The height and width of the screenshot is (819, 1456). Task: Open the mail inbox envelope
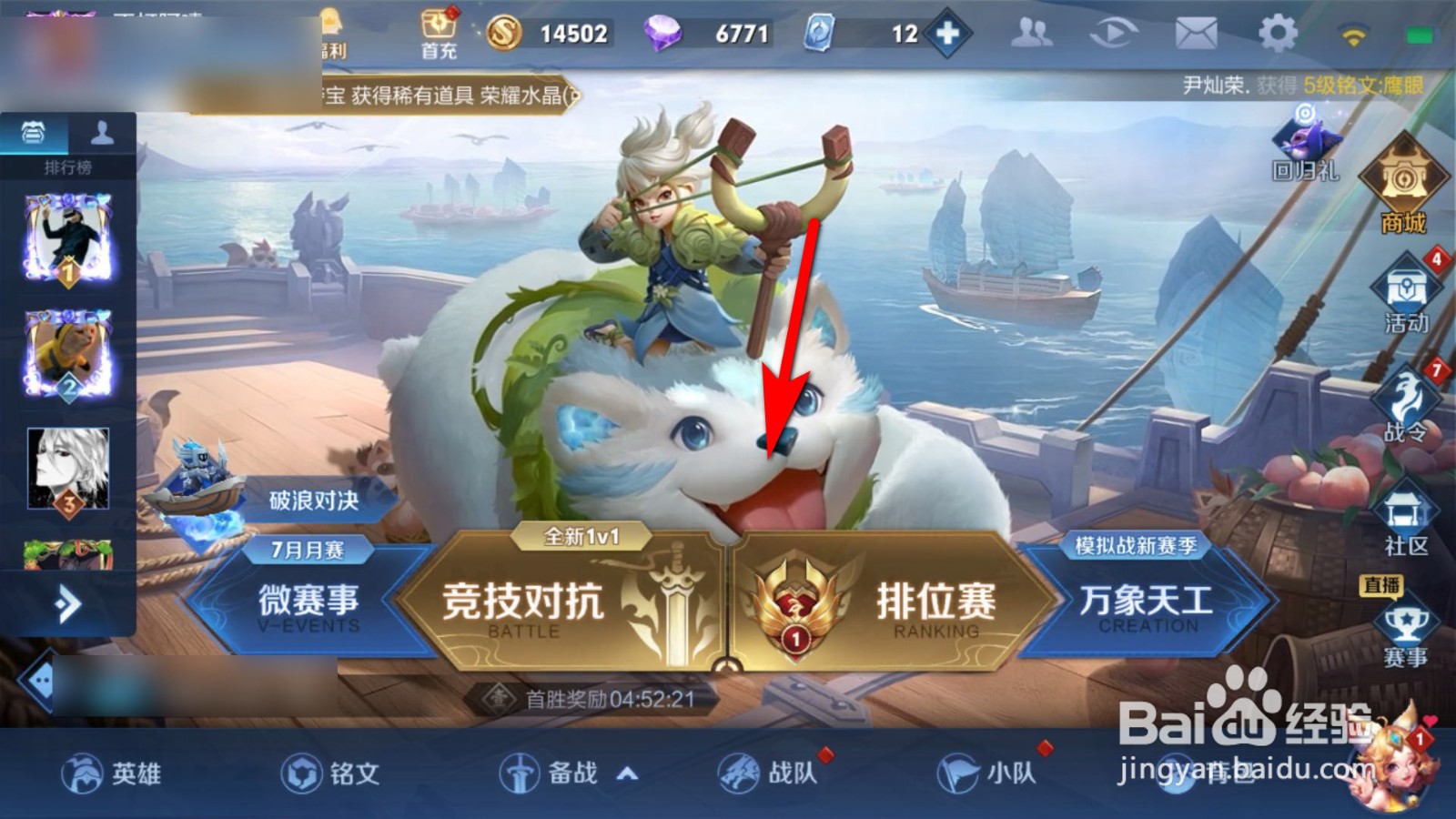[1196, 30]
